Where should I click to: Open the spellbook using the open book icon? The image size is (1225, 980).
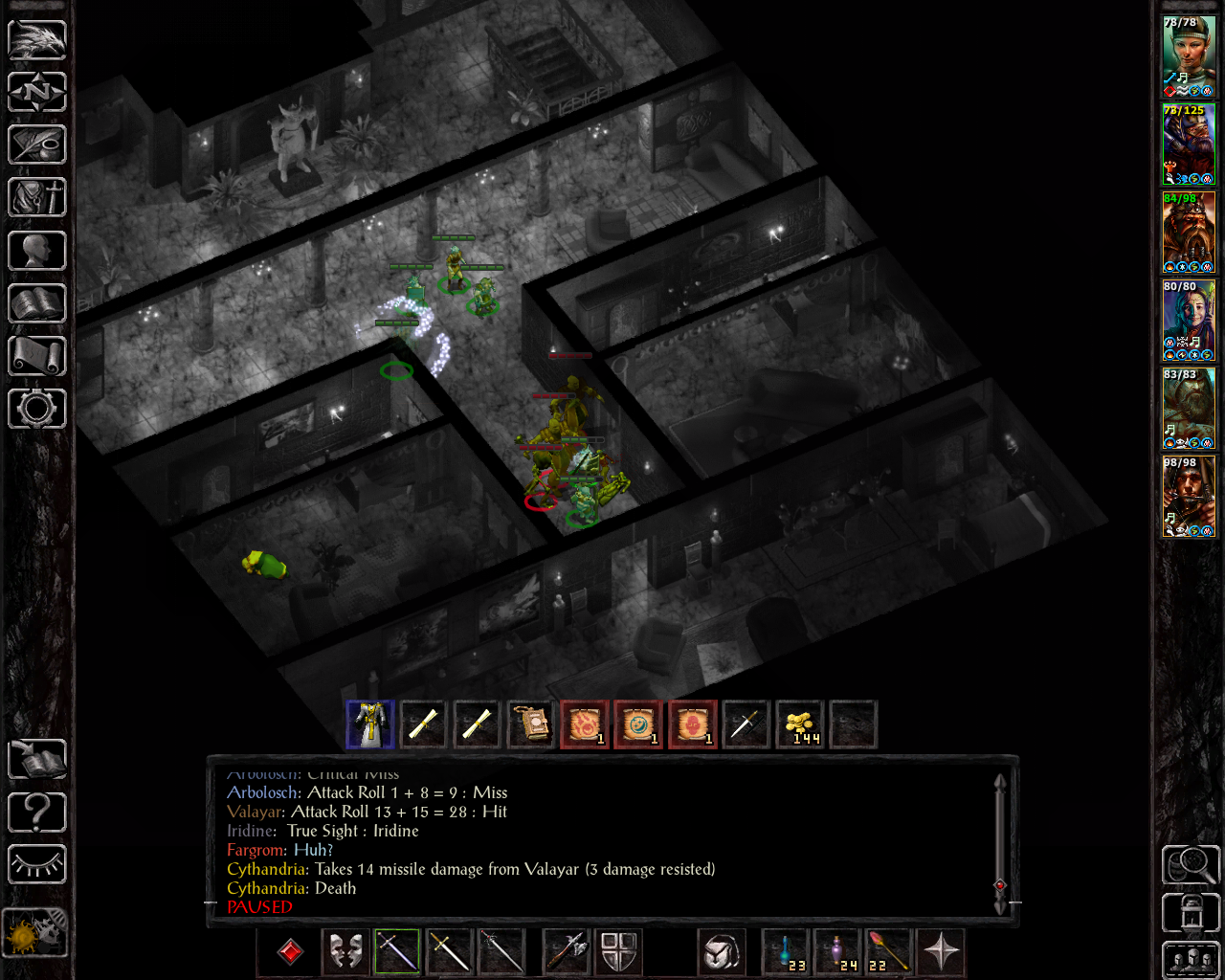point(37,303)
